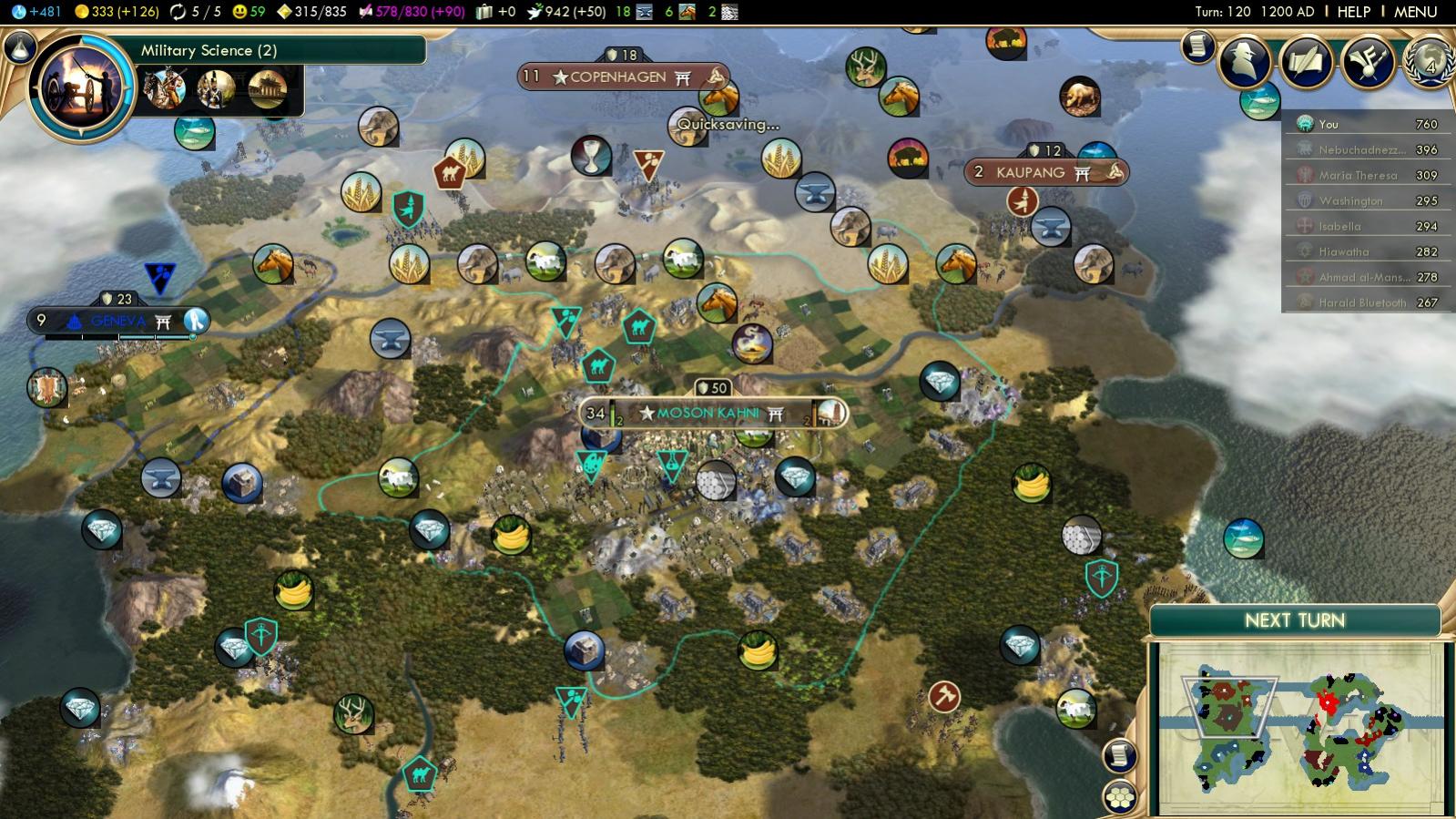Open the tech tree flask button
The image size is (1456, 819).
pos(19,47)
